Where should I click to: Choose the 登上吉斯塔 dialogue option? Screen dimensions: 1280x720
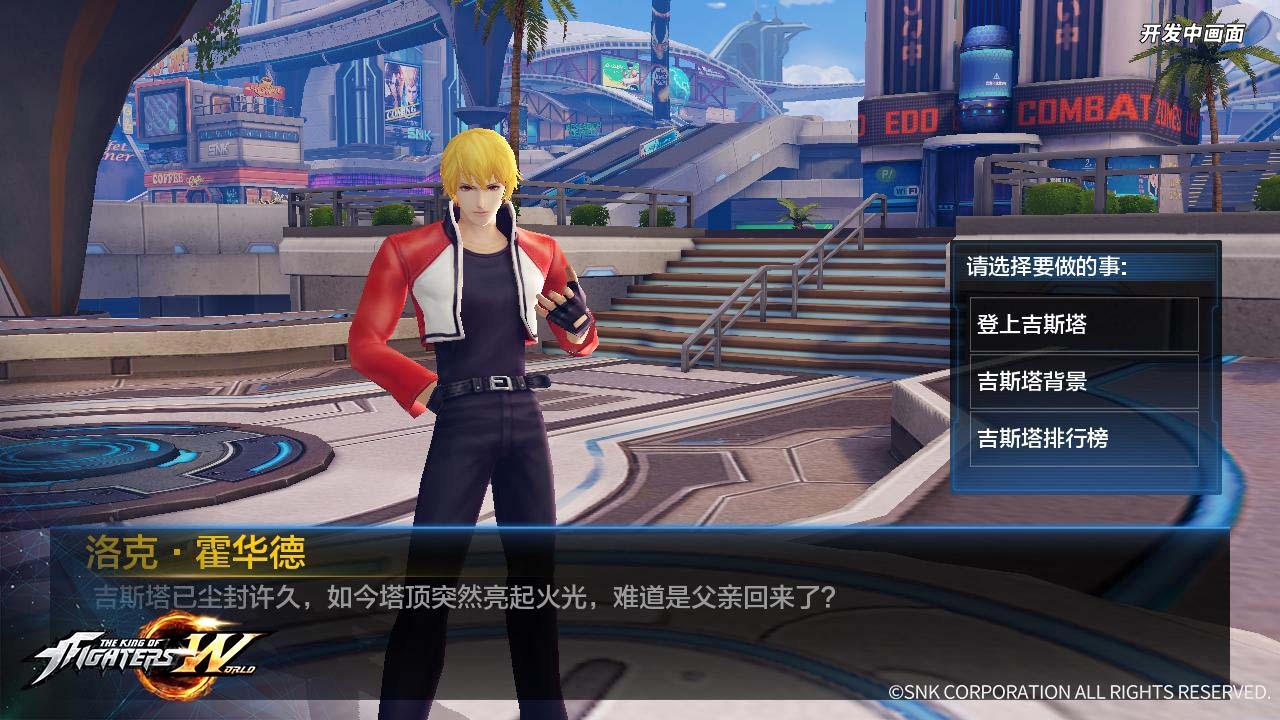point(1083,325)
